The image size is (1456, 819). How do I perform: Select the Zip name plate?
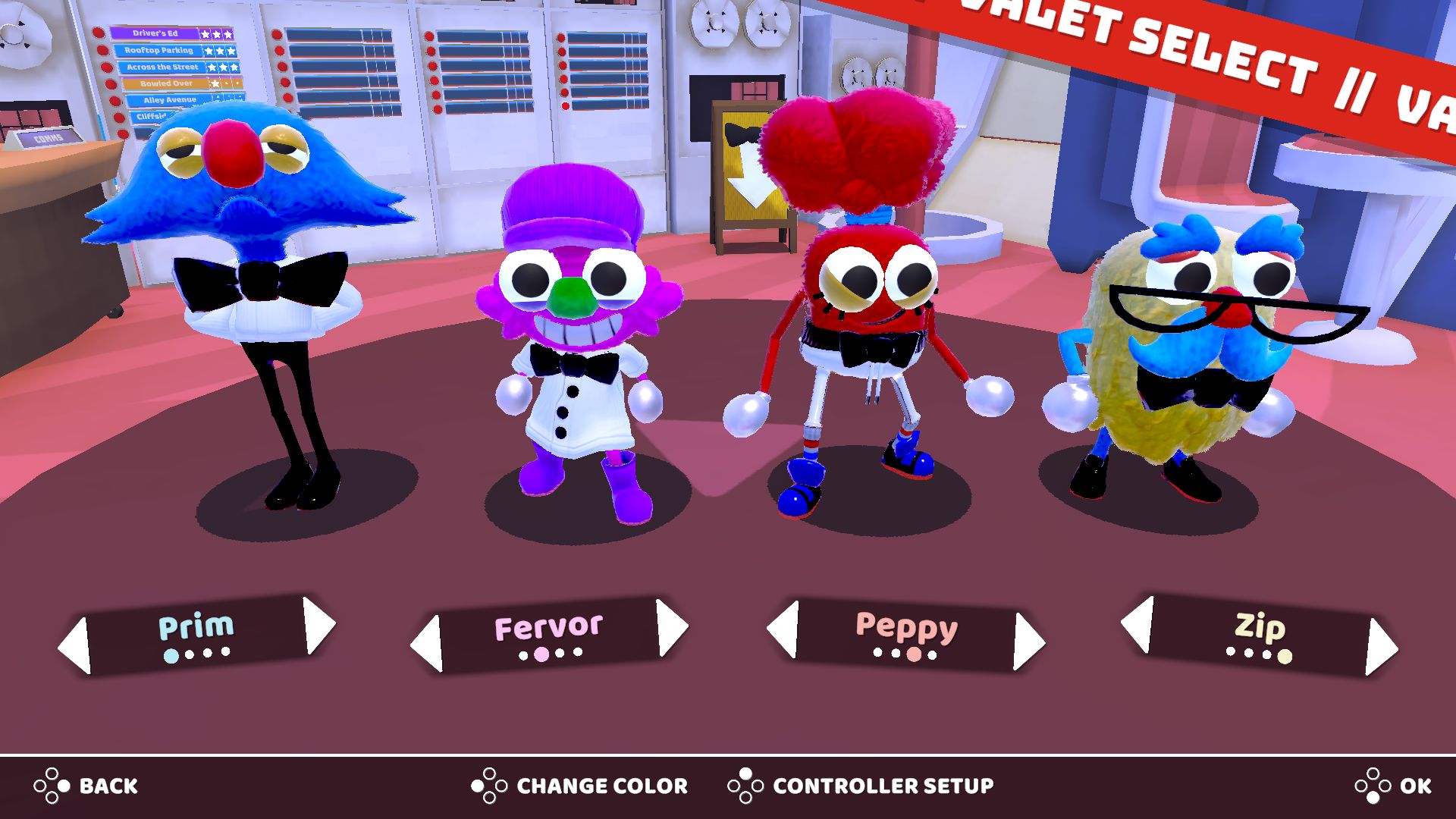tap(1260, 634)
